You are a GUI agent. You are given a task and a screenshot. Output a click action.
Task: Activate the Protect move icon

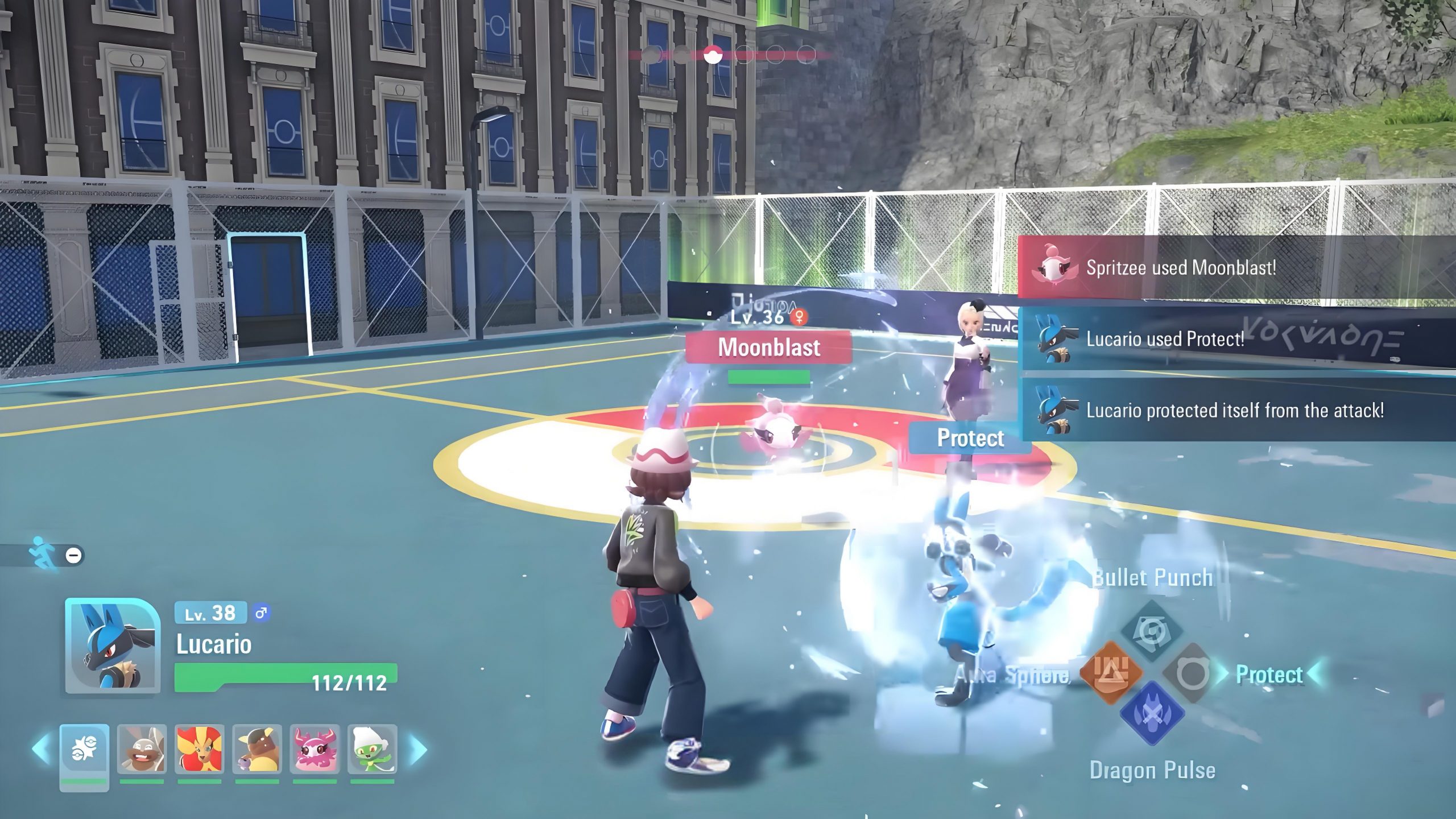point(1193,673)
